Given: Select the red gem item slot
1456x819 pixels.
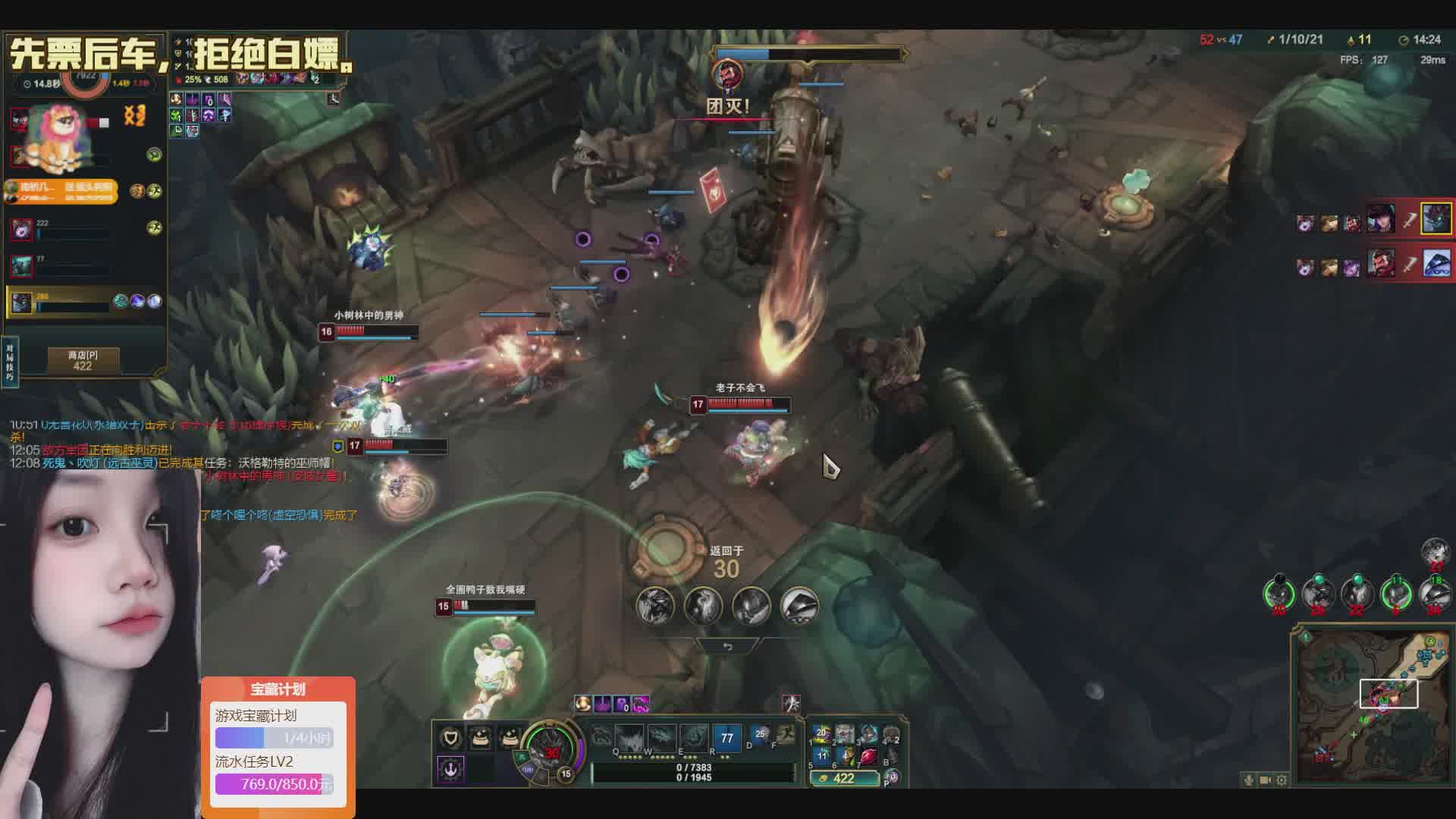Looking at the screenshot, I should (x=868, y=755).
